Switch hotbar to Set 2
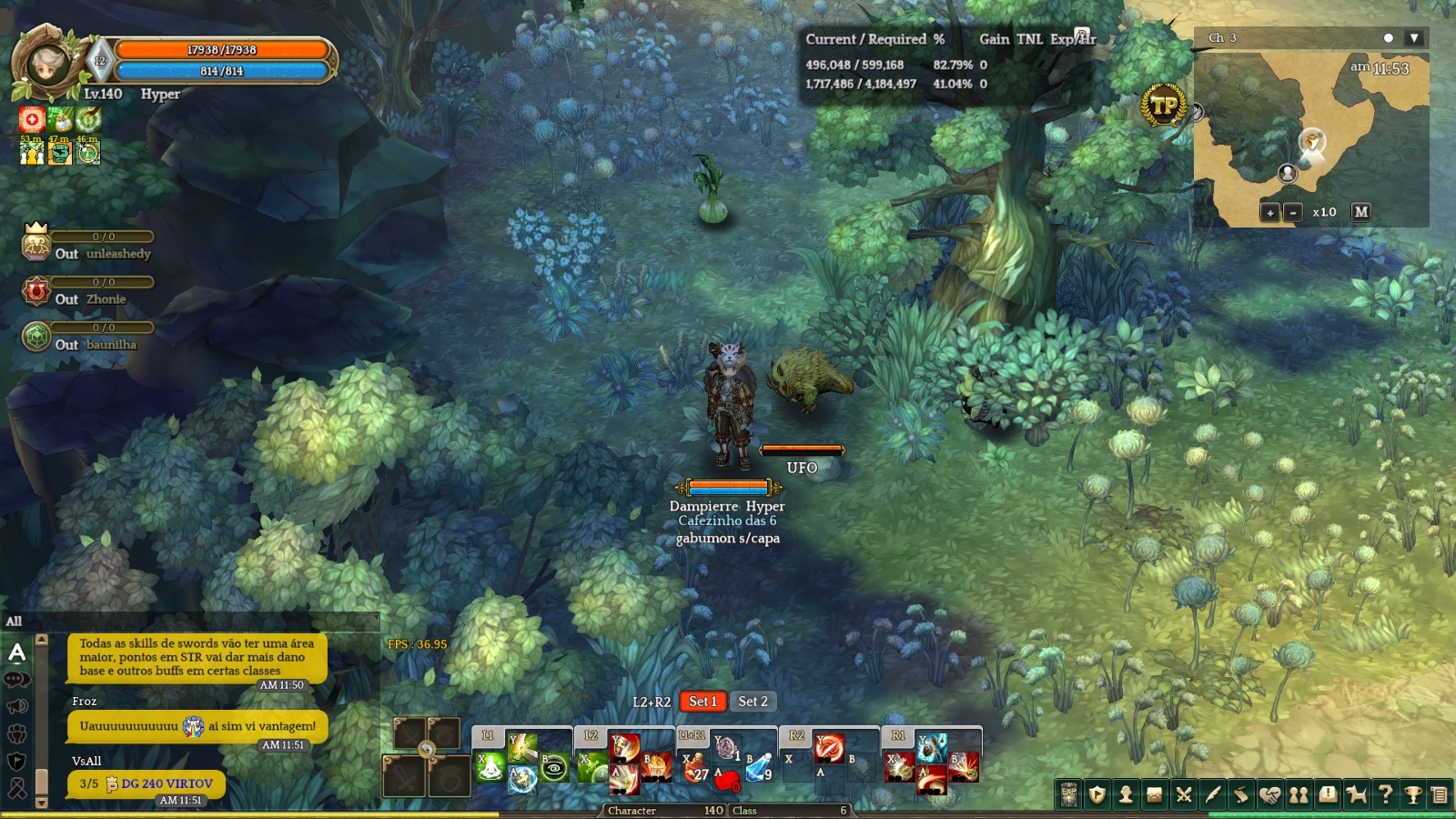 click(x=753, y=702)
